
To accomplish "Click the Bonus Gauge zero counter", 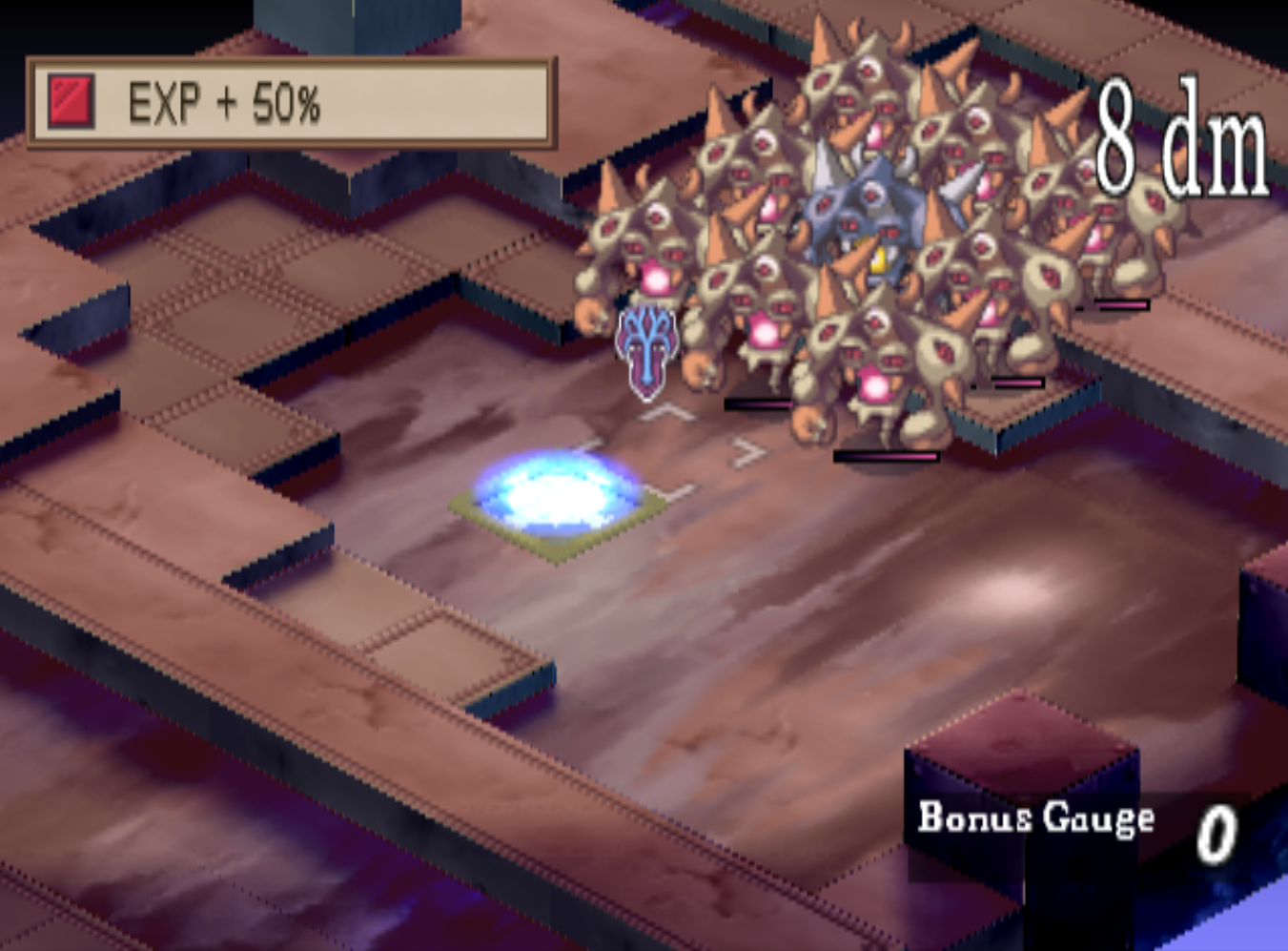I will pos(1220,832).
